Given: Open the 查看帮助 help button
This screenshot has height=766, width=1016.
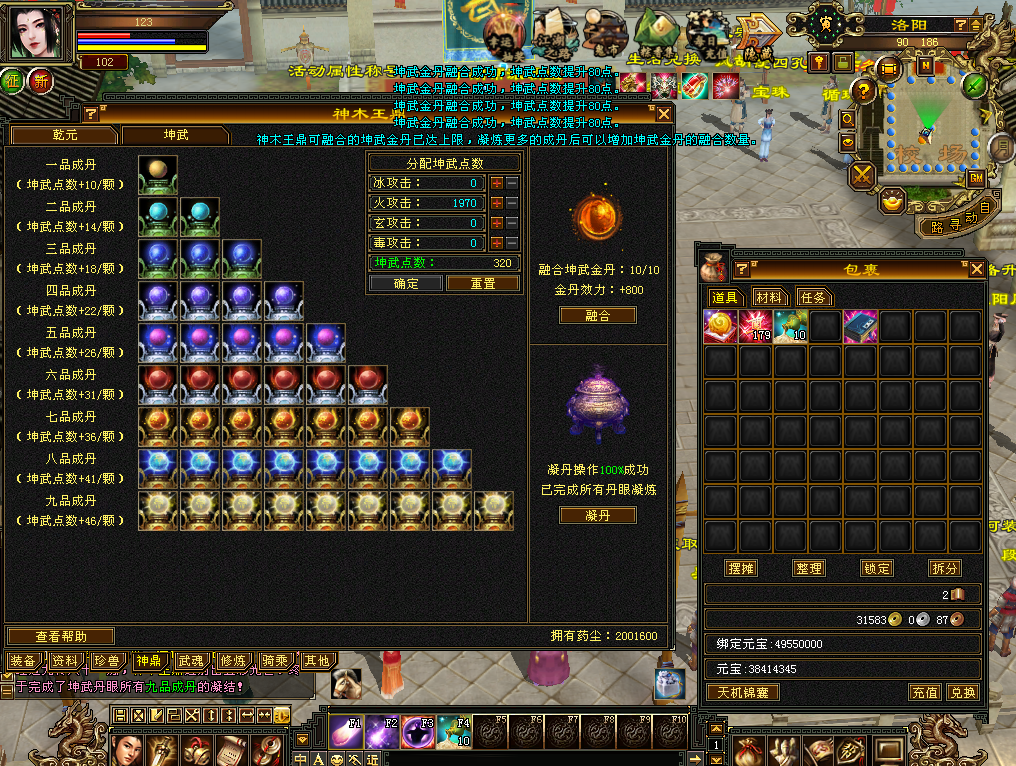Looking at the screenshot, I should tap(61, 636).
